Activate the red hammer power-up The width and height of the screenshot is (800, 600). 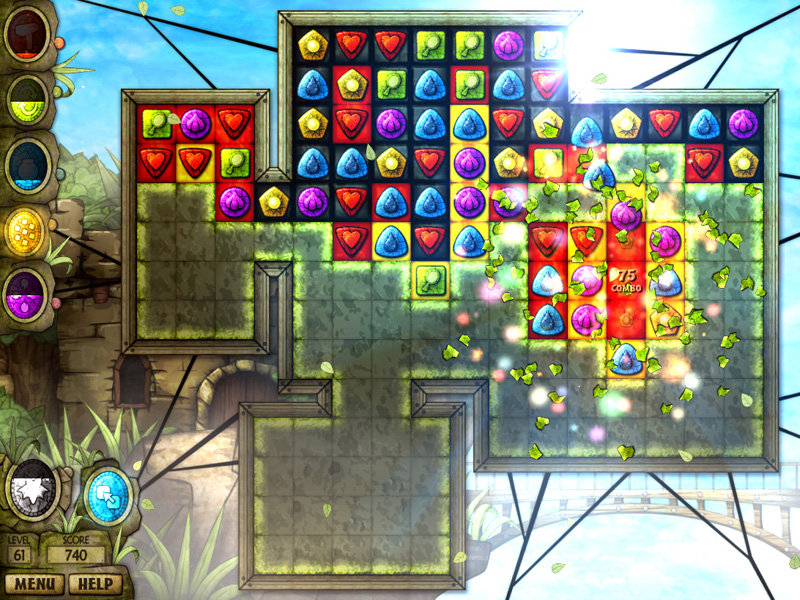[x=27, y=36]
